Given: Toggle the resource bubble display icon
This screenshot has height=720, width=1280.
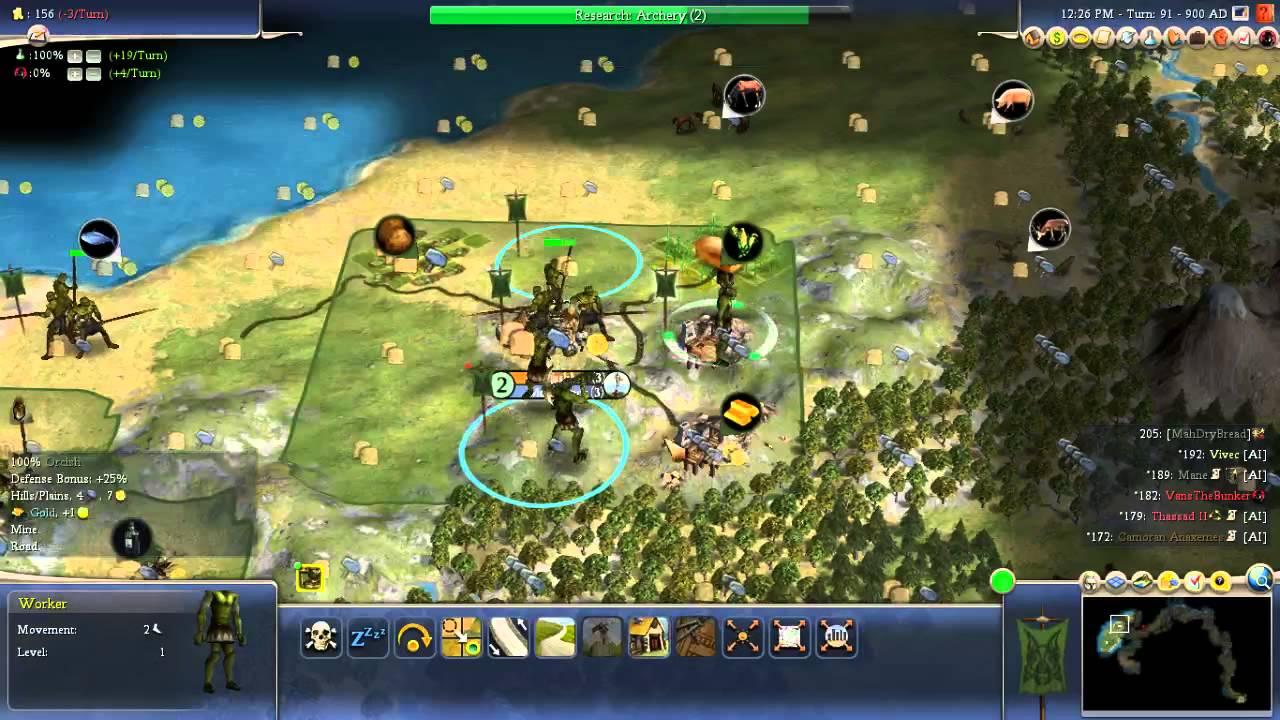Looking at the screenshot, I should 1168,581.
